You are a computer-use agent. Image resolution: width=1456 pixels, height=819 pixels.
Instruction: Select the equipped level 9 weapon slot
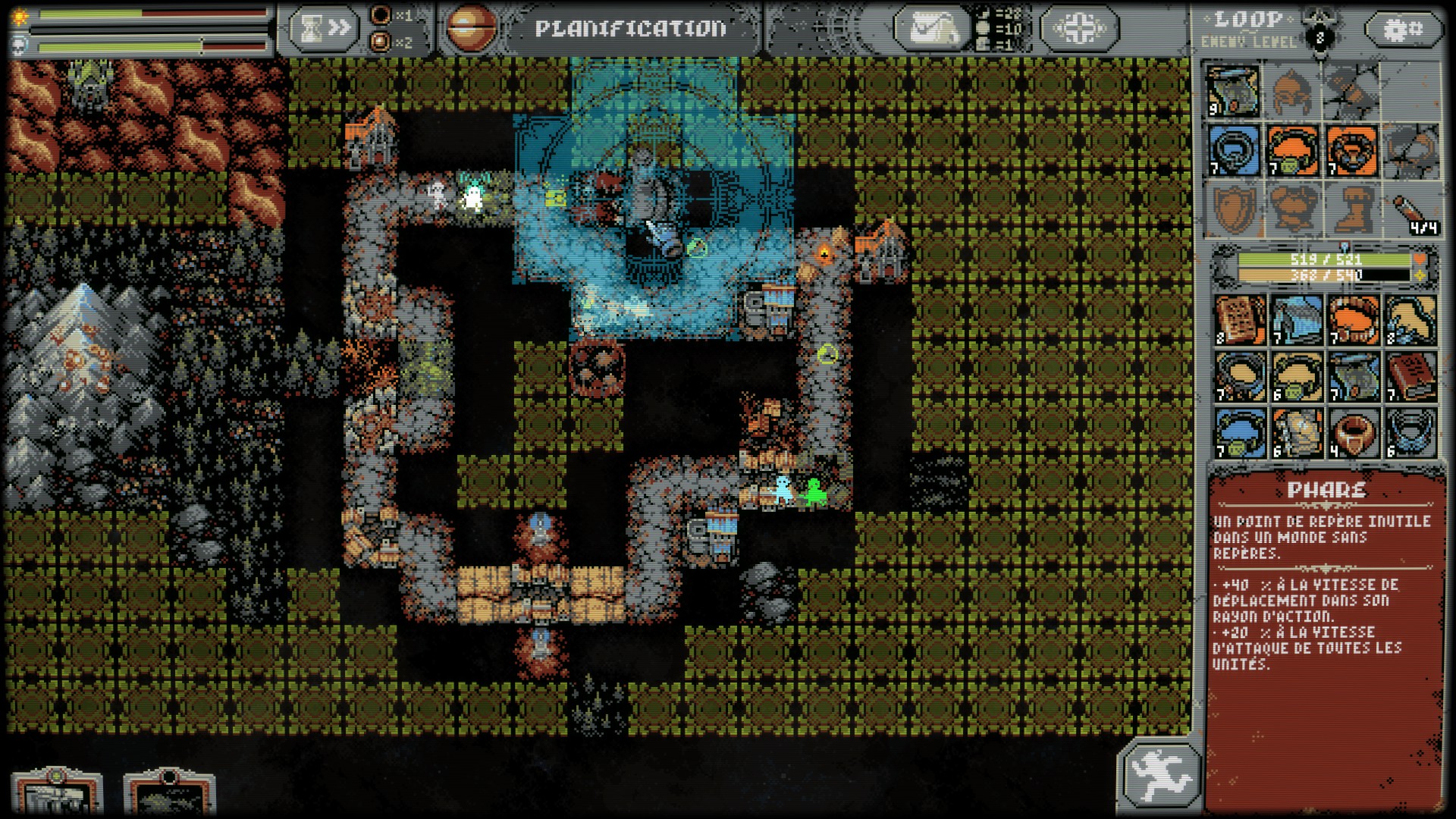click(1232, 91)
